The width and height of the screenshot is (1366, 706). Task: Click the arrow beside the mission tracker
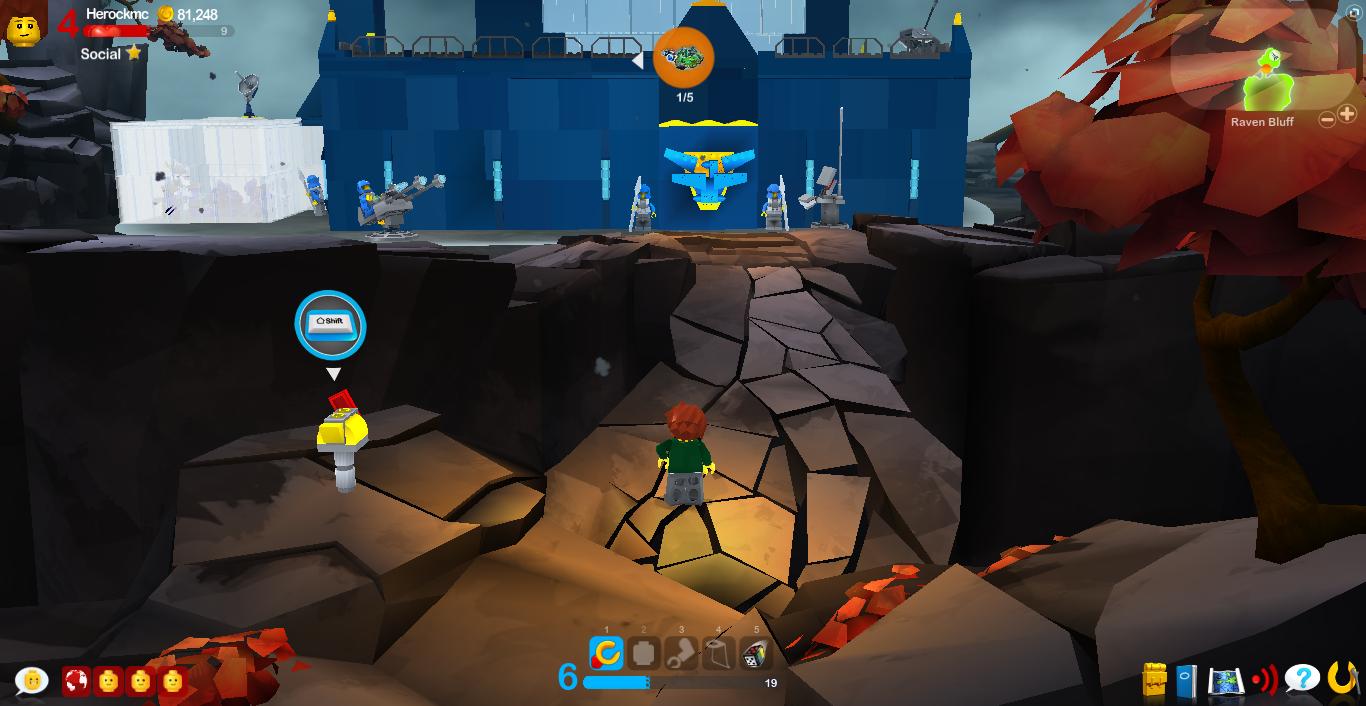point(637,61)
